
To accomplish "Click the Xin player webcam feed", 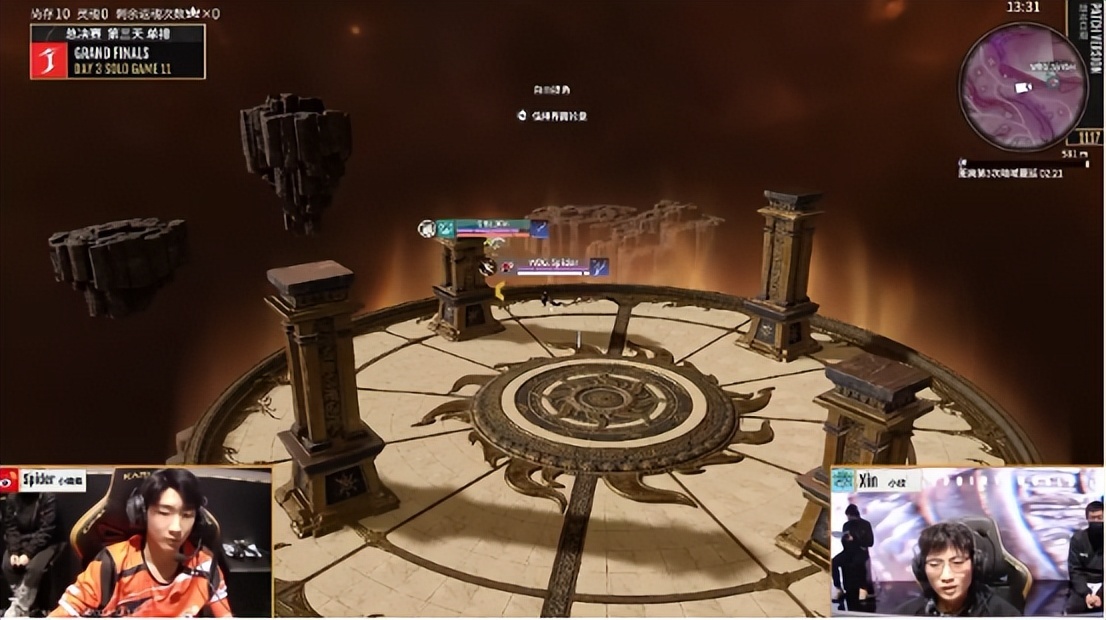I will pos(967,542).
